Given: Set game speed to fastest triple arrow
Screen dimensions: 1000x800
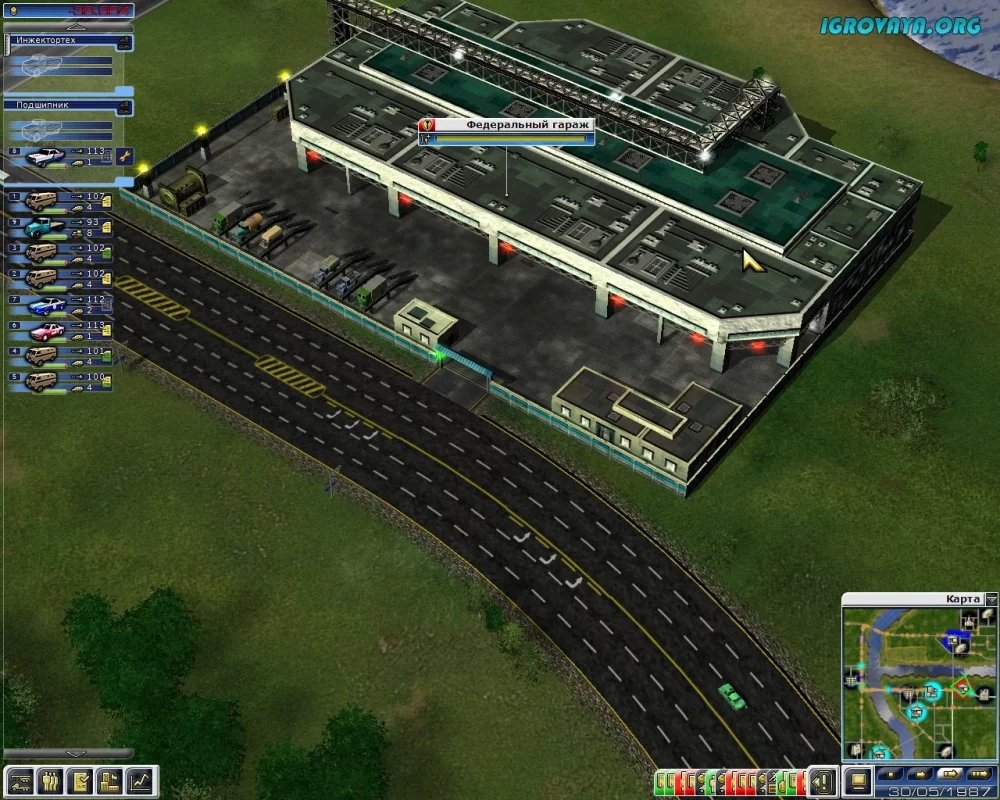Looking at the screenshot, I should (x=975, y=775).
